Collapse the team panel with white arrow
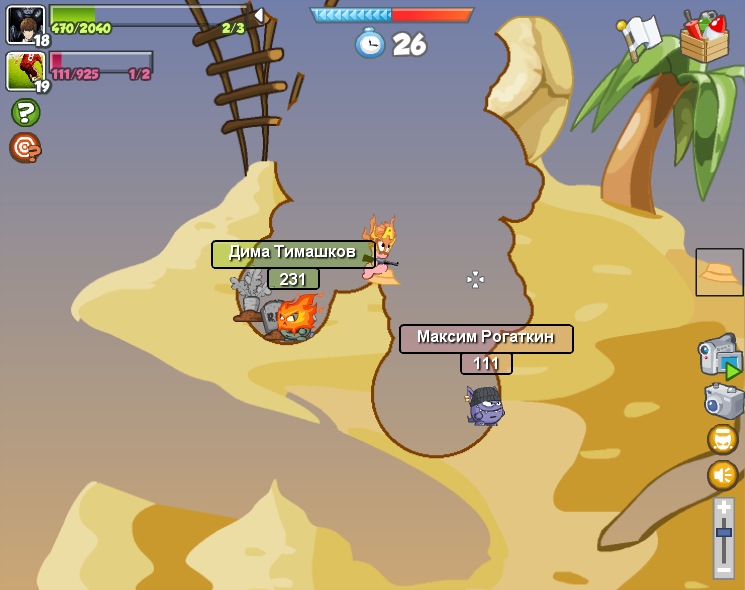 259,15
